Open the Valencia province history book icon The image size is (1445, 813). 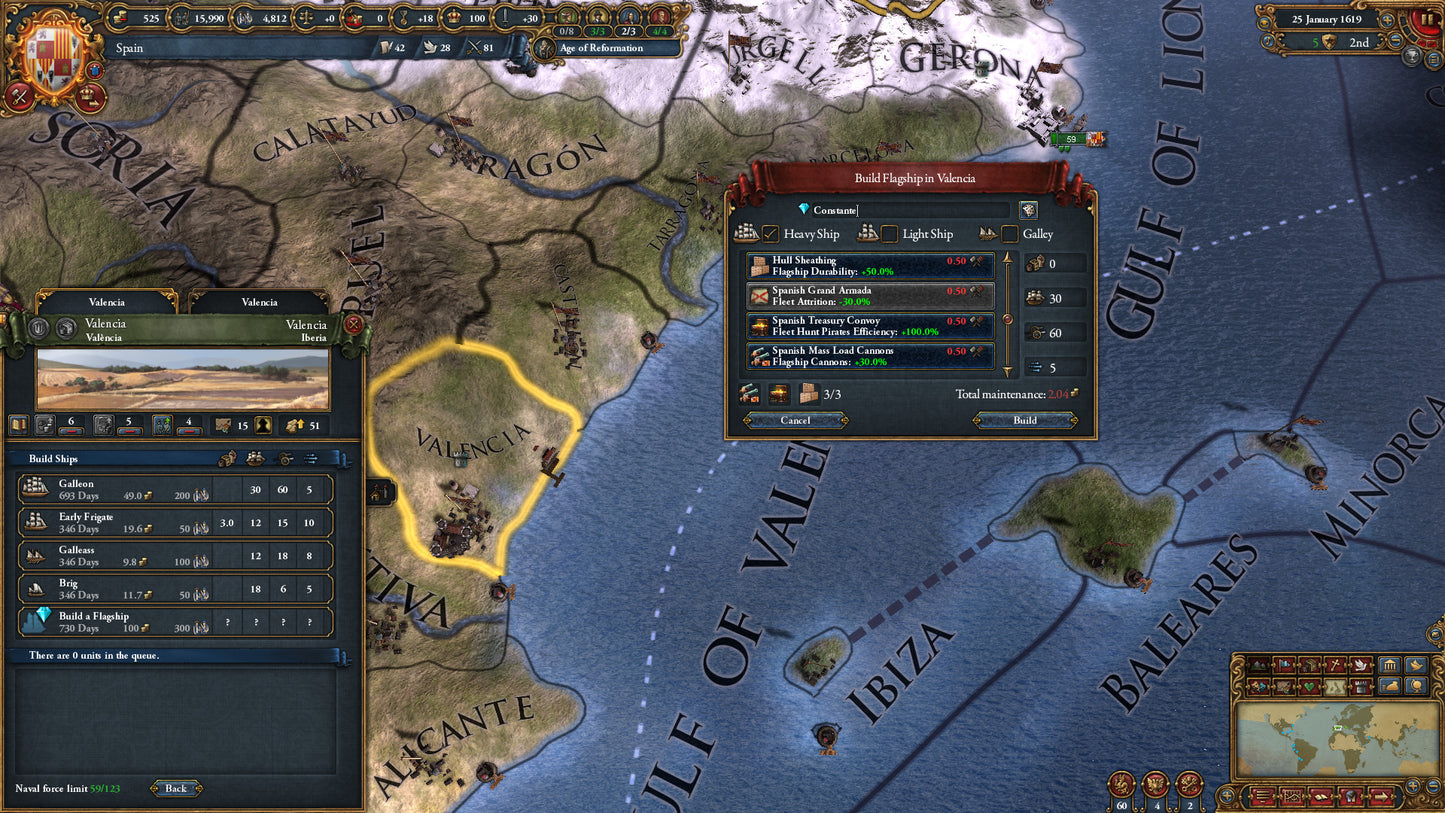(19, 424)
